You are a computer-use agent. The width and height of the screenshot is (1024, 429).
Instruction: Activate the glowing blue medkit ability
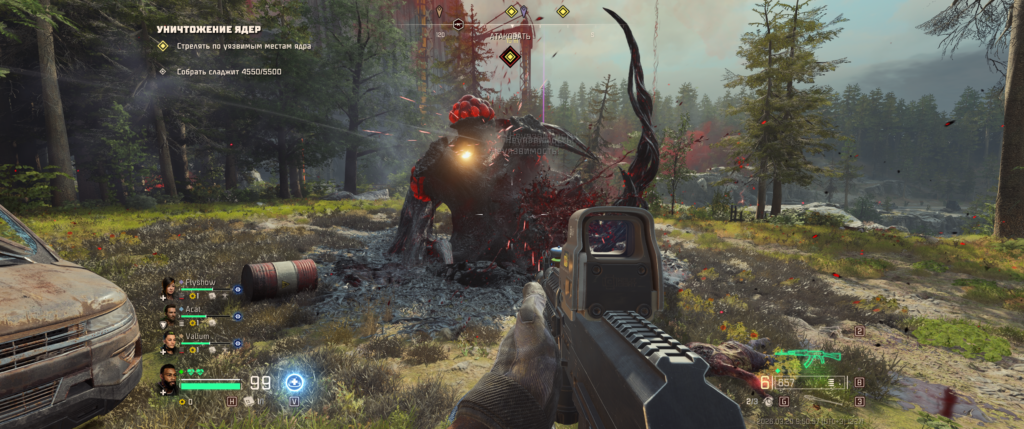point(294,382)
